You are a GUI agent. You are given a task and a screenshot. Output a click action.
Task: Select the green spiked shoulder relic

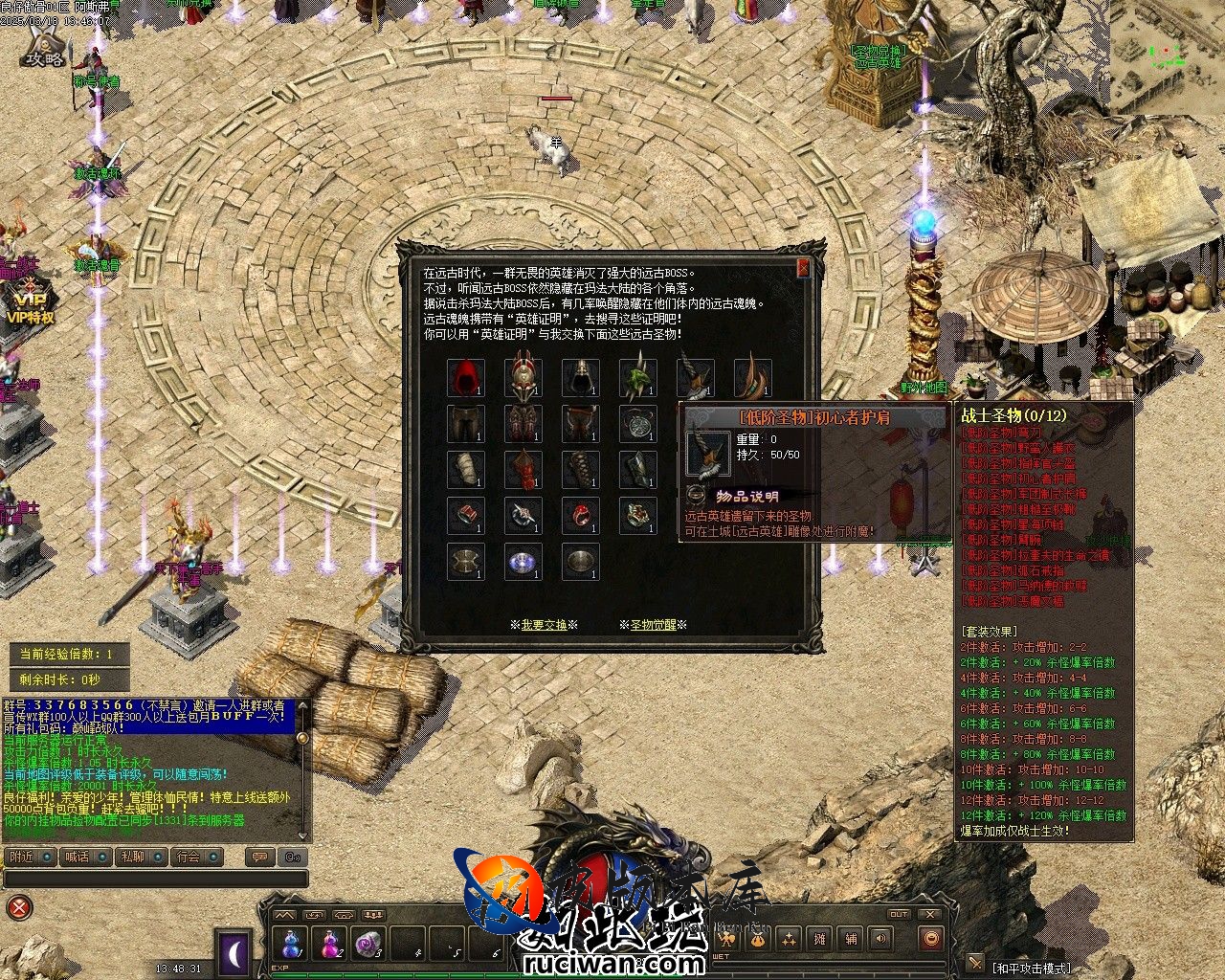(638, 377)
